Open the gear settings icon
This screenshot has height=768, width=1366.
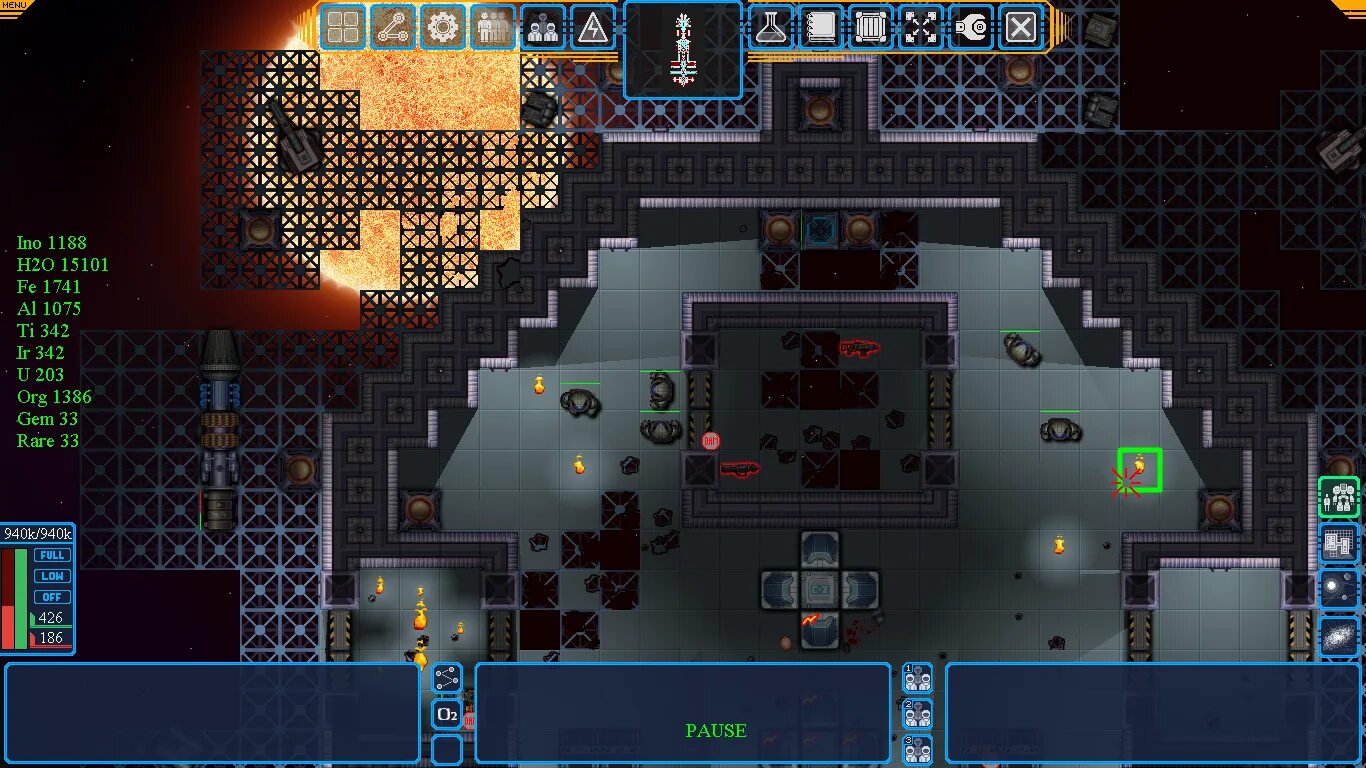443,27
